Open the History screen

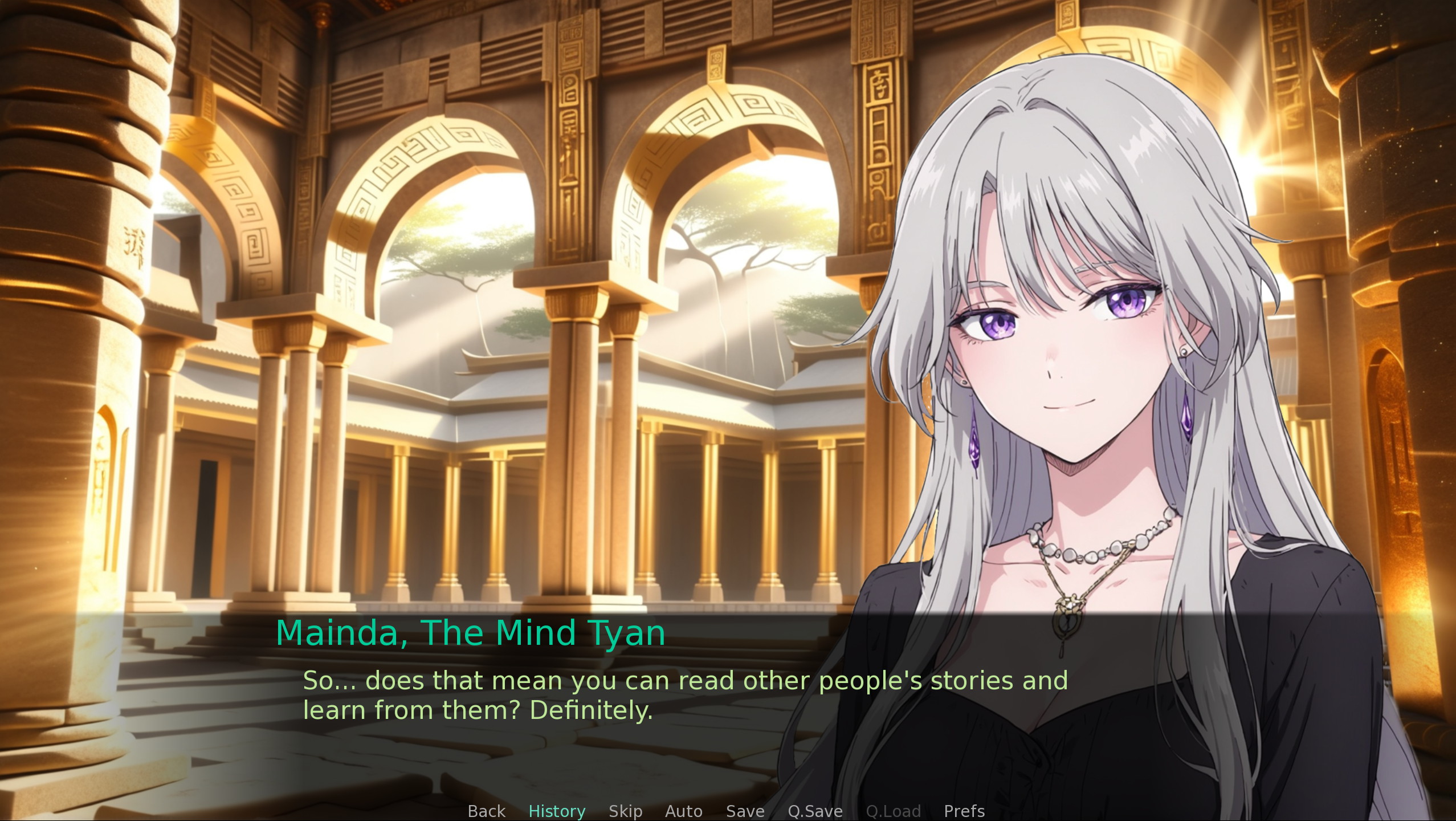coord(557,811)
